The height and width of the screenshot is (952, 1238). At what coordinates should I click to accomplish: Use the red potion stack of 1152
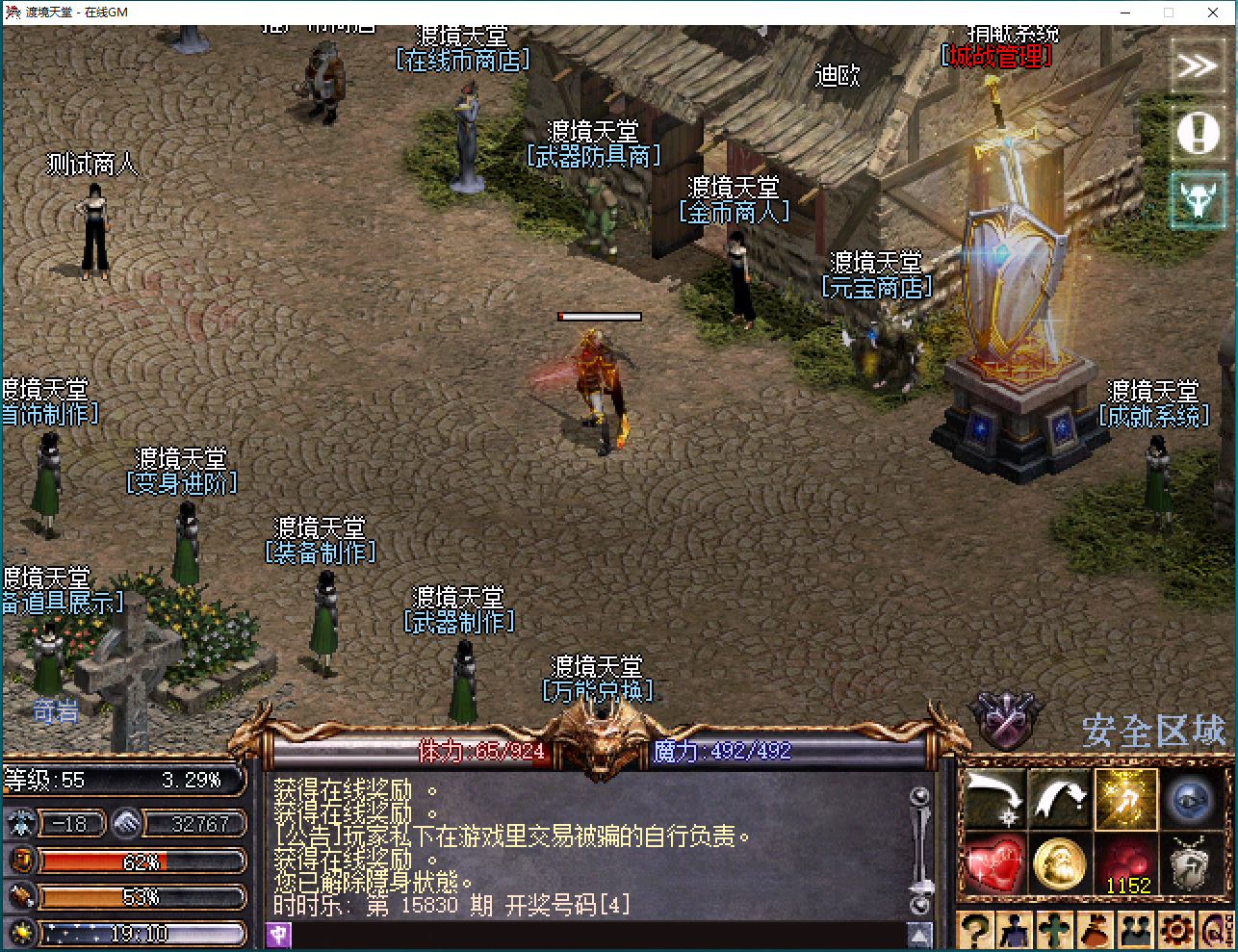(x=1125, y=863)
